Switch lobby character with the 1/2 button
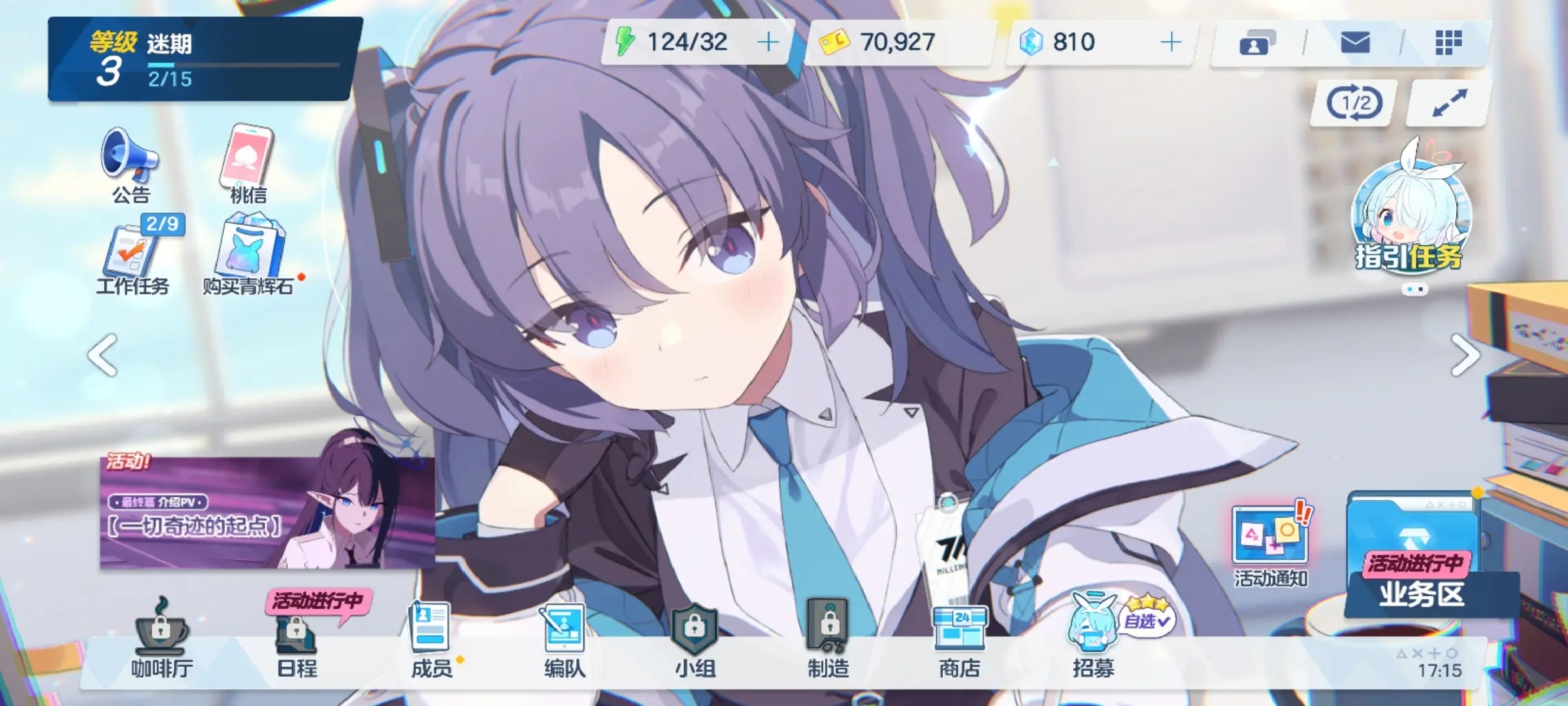1568x706 pixels. [x=1354, y=103]
